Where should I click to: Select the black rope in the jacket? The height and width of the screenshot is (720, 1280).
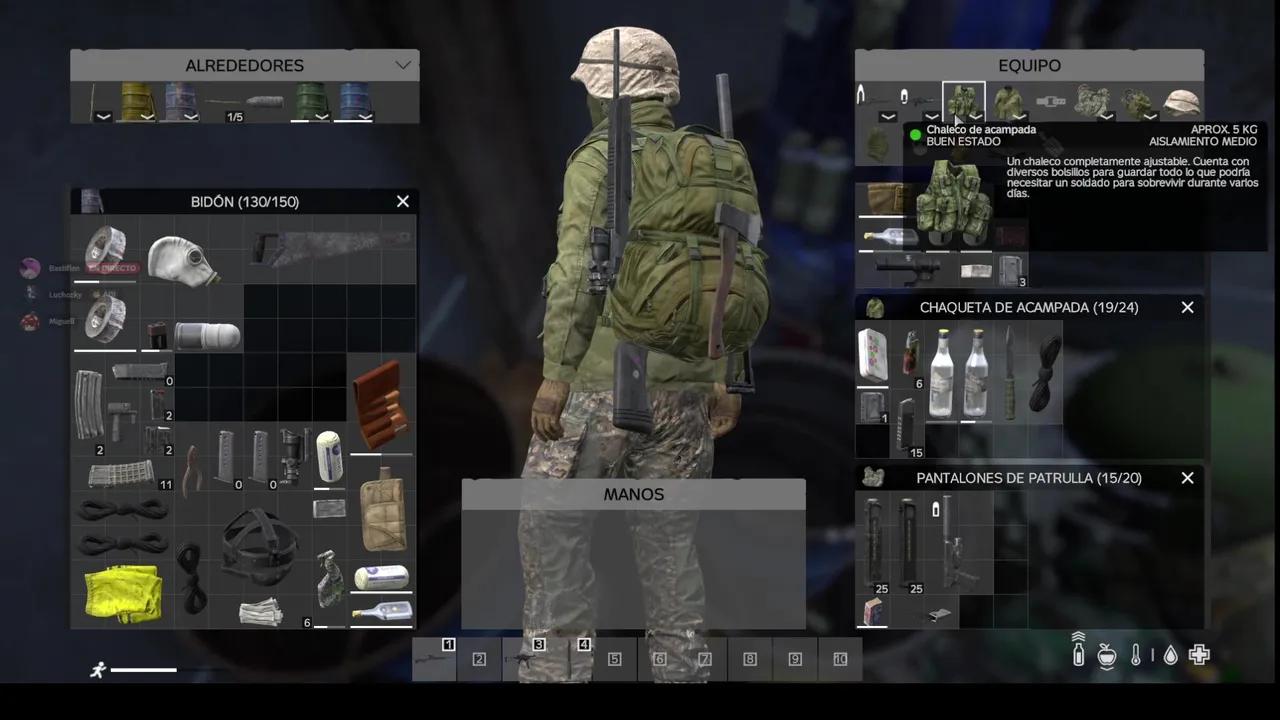point(1045,372)
